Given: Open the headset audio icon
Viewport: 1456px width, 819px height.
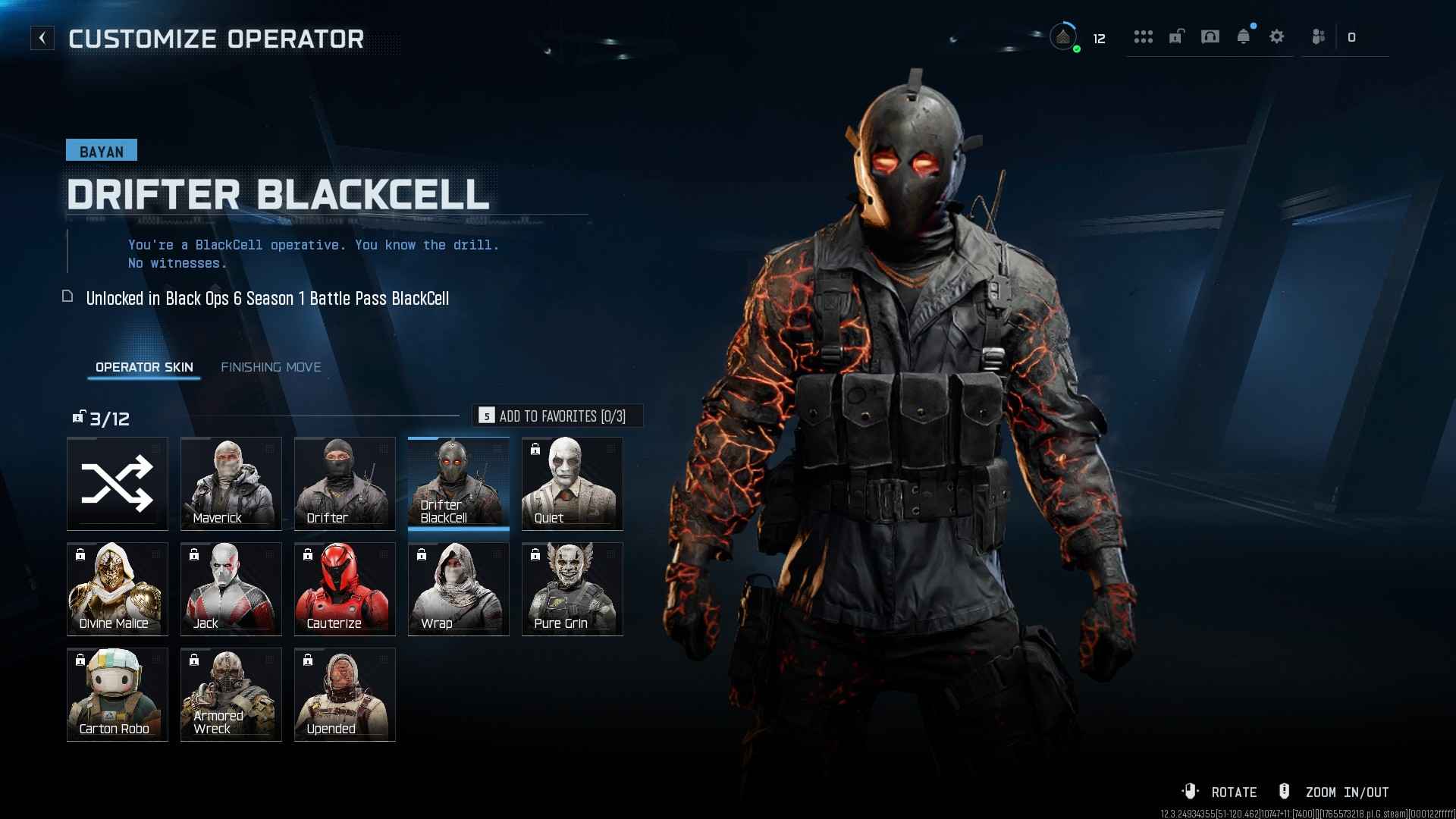Looking at the screenshot, I should click(1211, 36).
